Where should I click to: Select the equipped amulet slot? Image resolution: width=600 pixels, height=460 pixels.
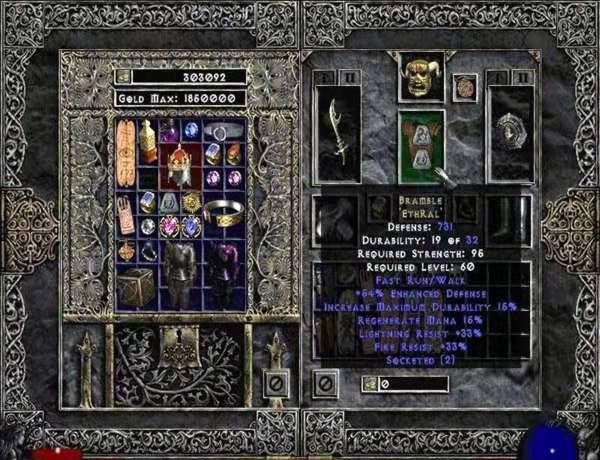(x=466, y=86)
